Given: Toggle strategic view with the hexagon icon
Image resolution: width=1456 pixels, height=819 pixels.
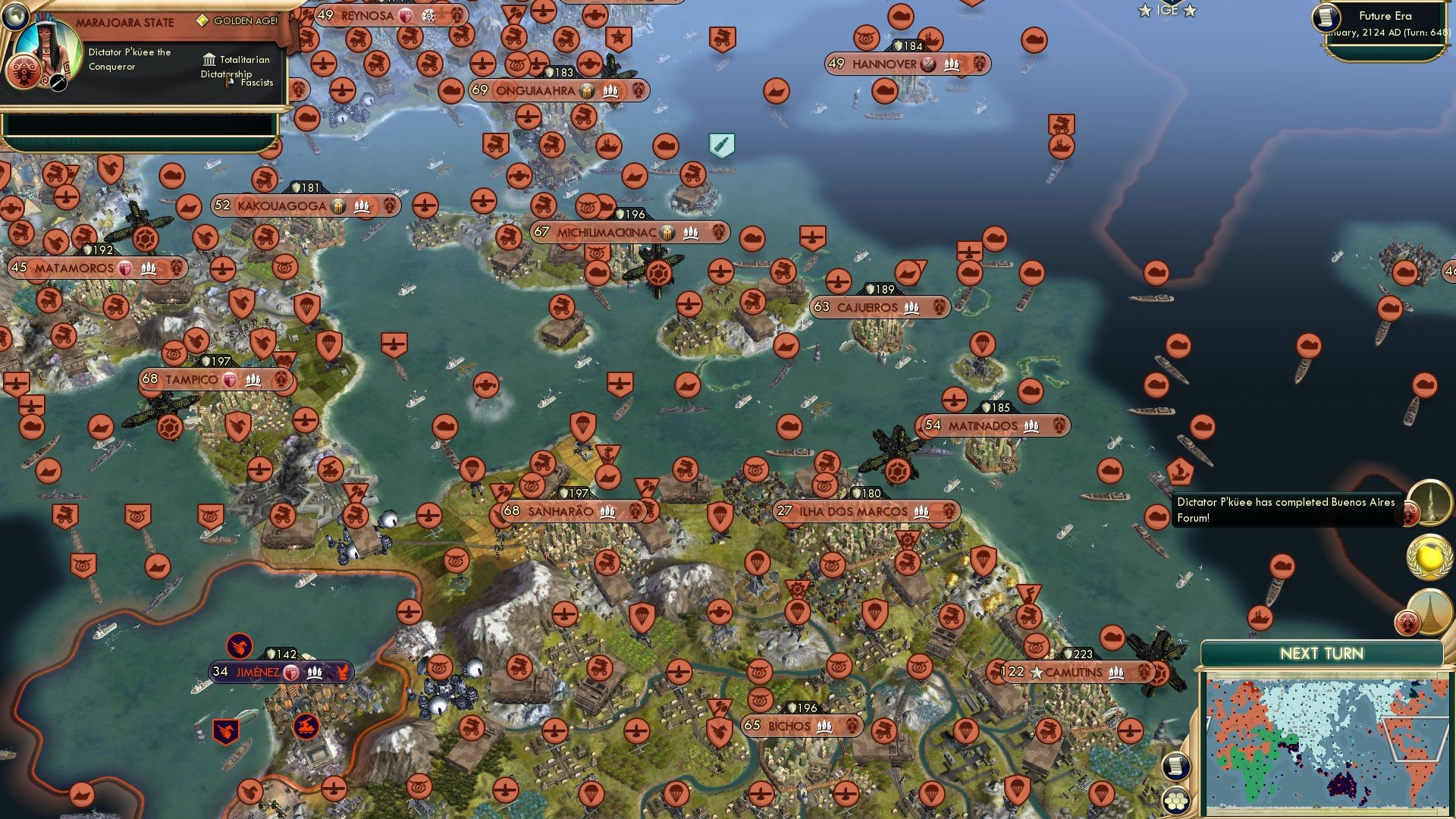Looking at the screenshot, I should coord(1176,801).
